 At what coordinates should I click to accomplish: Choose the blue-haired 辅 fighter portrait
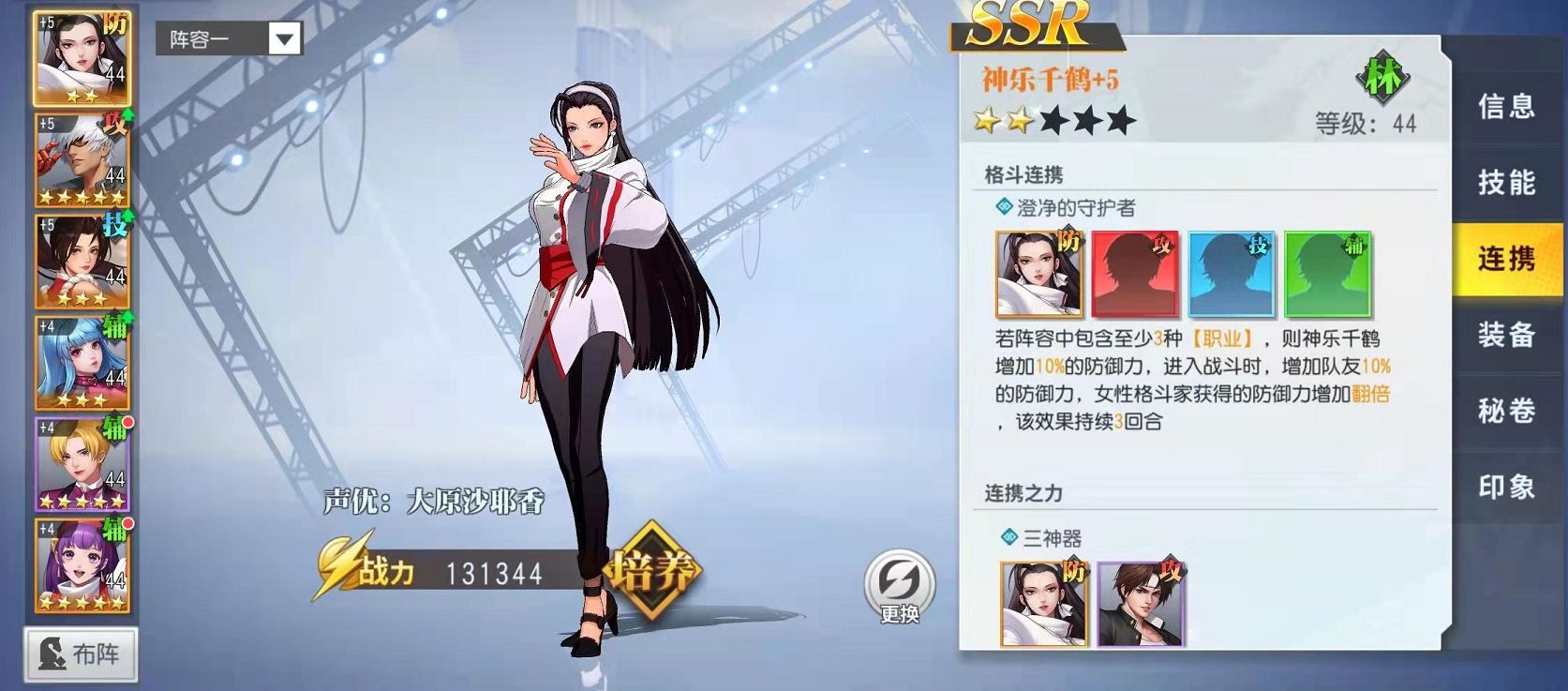click(82, 362)
